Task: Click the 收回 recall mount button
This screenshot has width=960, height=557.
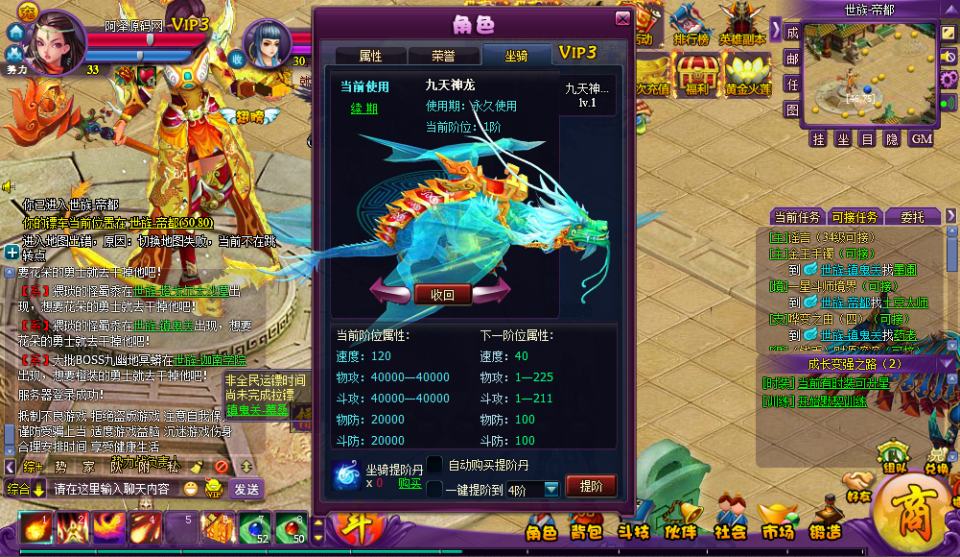Action: point(442,294)
